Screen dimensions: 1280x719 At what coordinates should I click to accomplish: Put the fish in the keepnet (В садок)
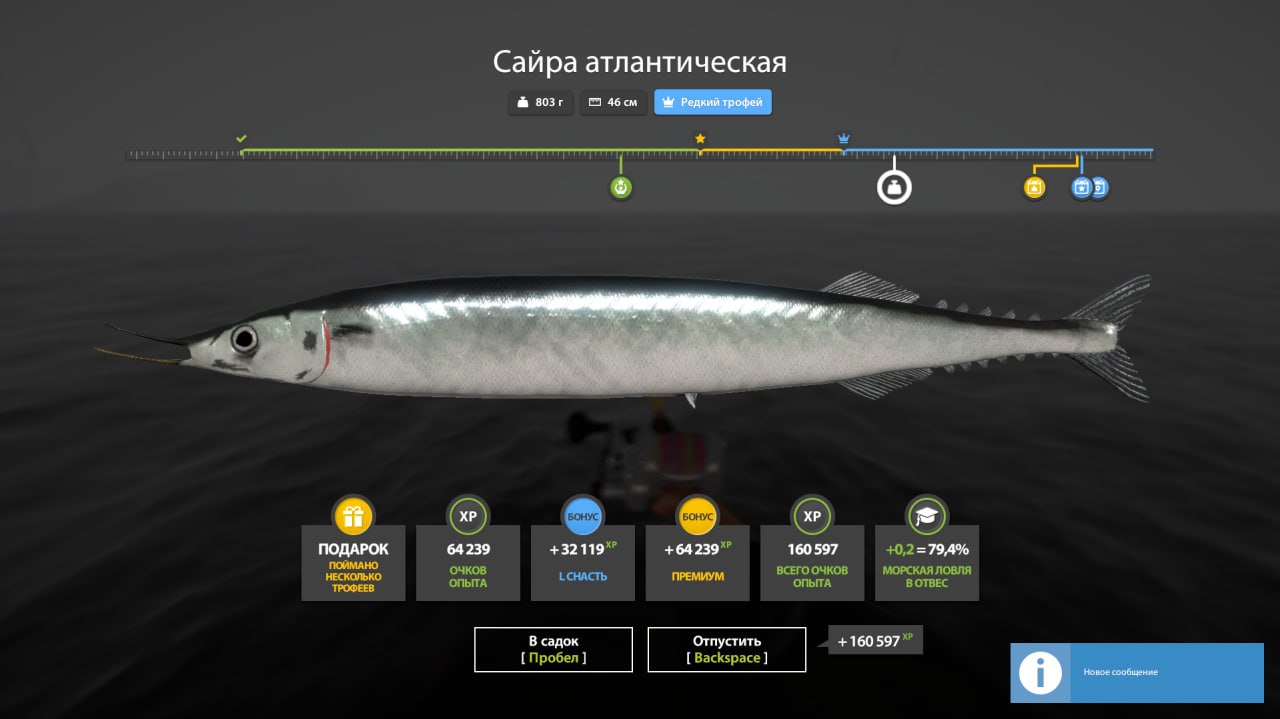click(x=553, y=649)
